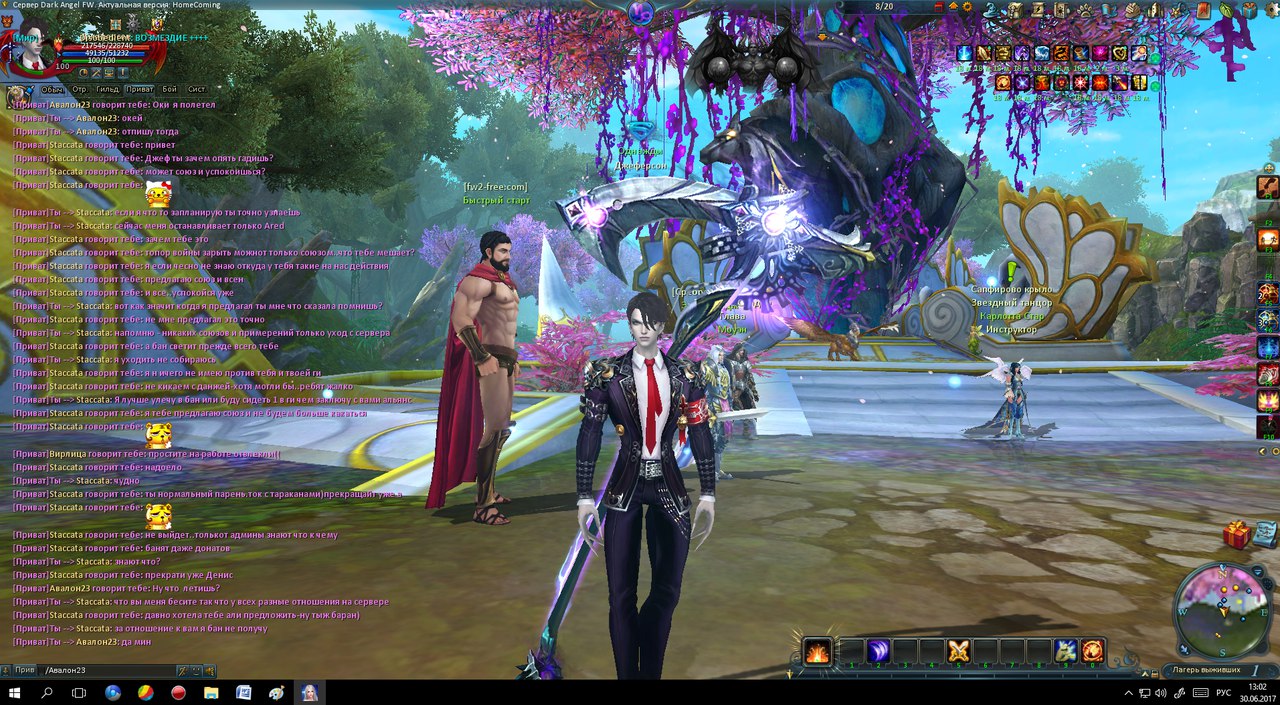Viewport: 1280px width, 705px height.
Task: Open the gift box icon in top bar
Action: click(x=1250, y=9)
